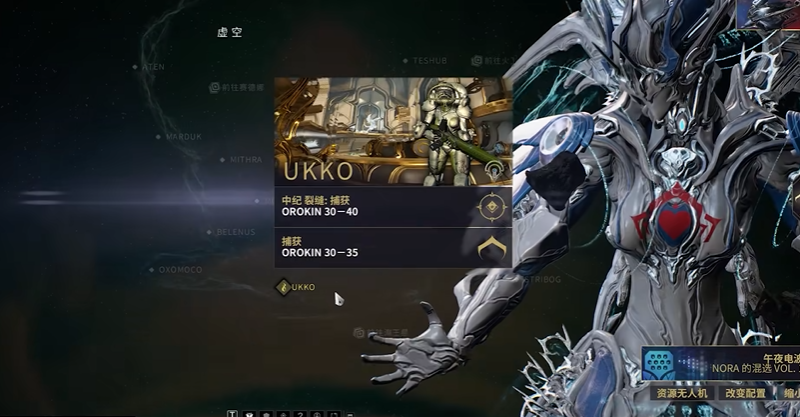The image size is (800, 417).
Task: Select the Oxomoco node
Action: [x=150, y=269]
